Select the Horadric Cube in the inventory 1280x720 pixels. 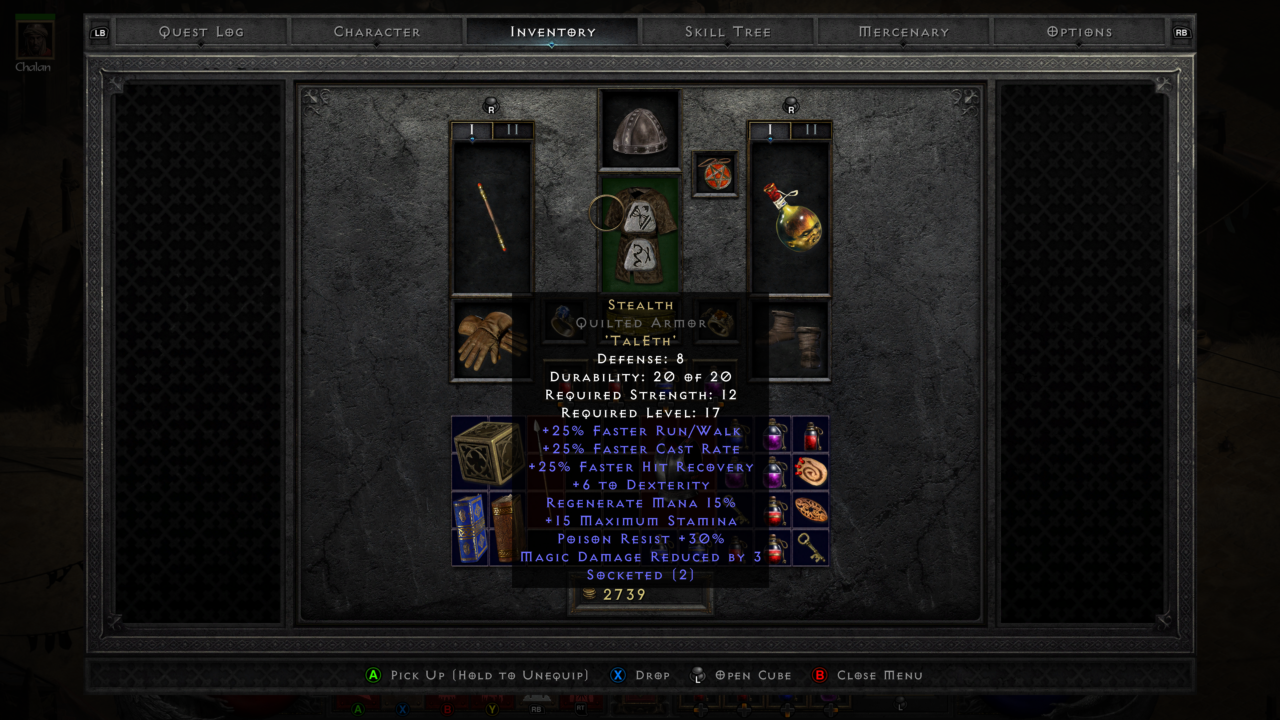(487, 453)
